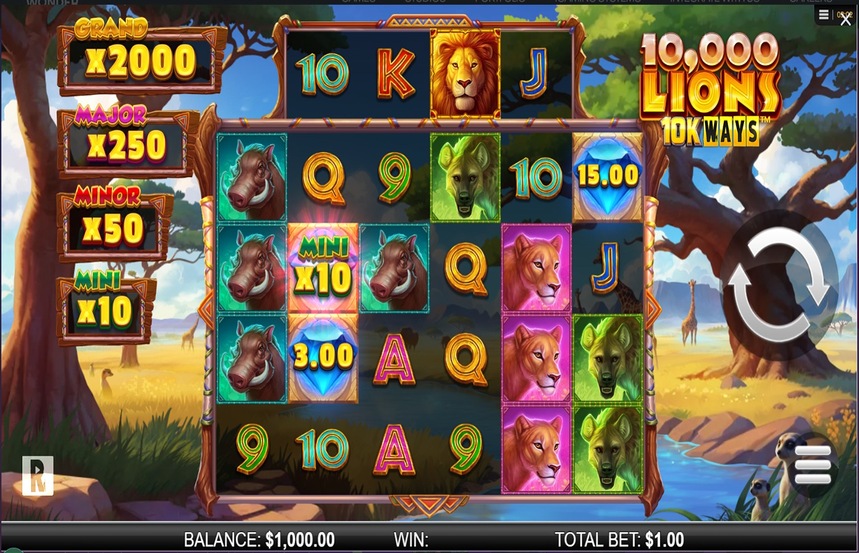Open the hamburger menu beside the reels
This screenshot has height=553, width=859.
(x=812, y=465)
